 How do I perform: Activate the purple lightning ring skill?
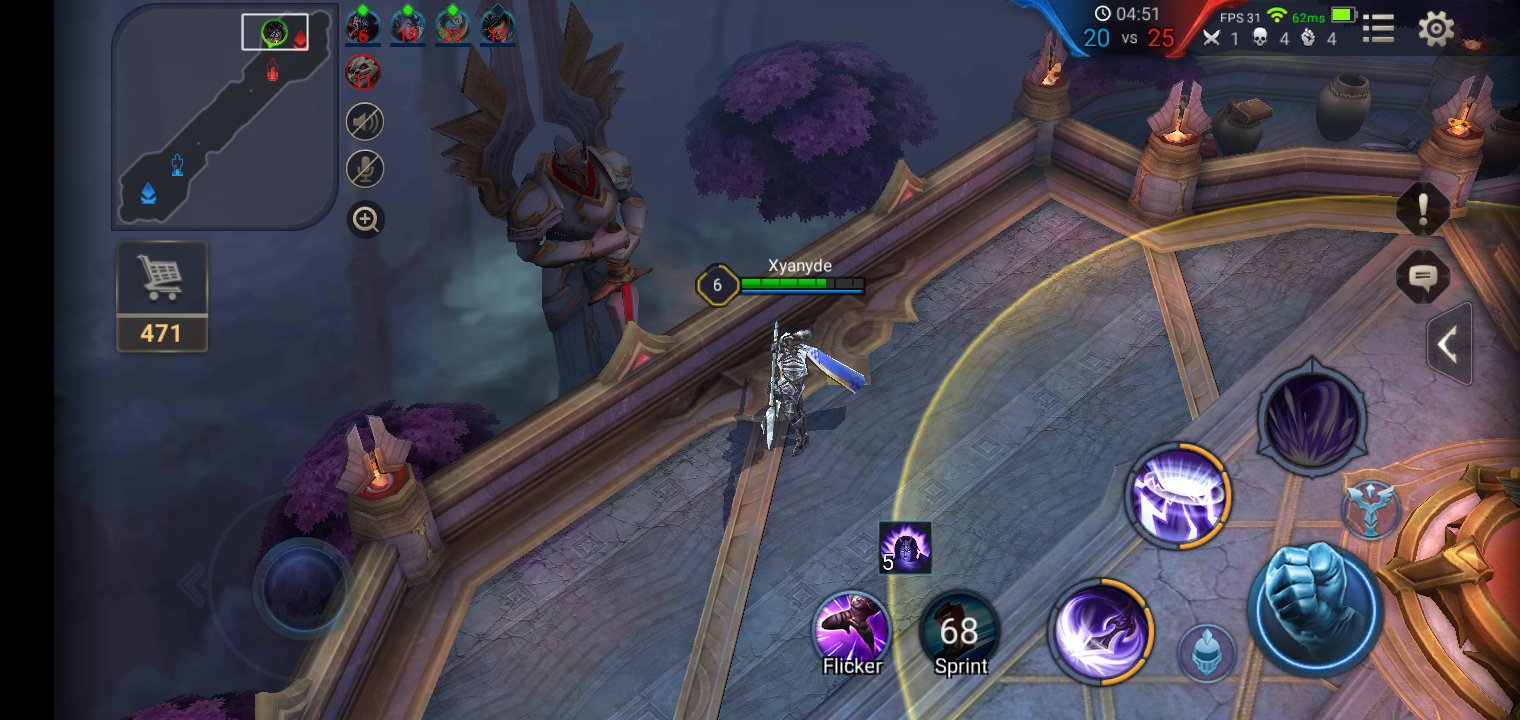point(1178,497)
